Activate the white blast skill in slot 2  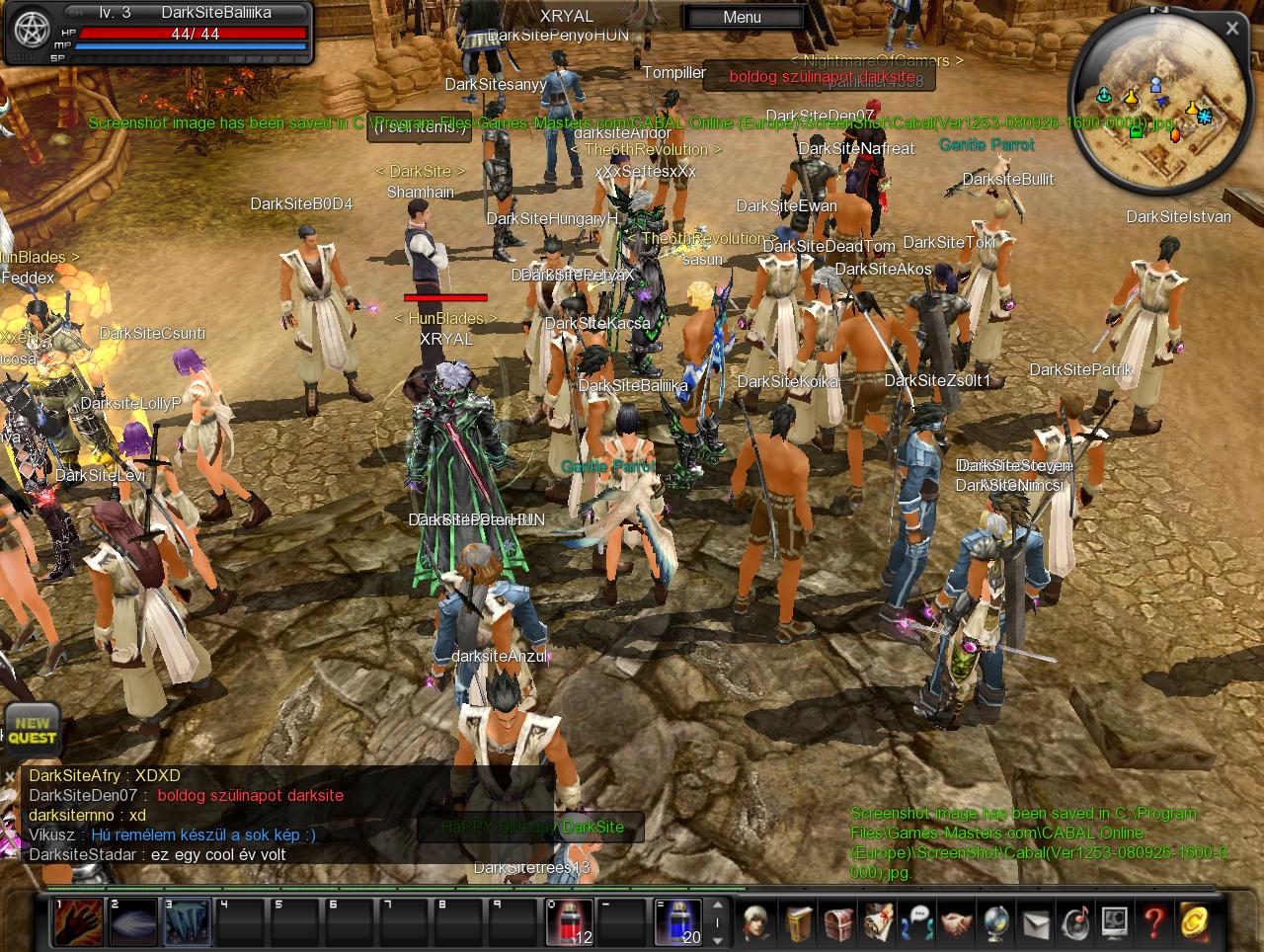[132, 922]
